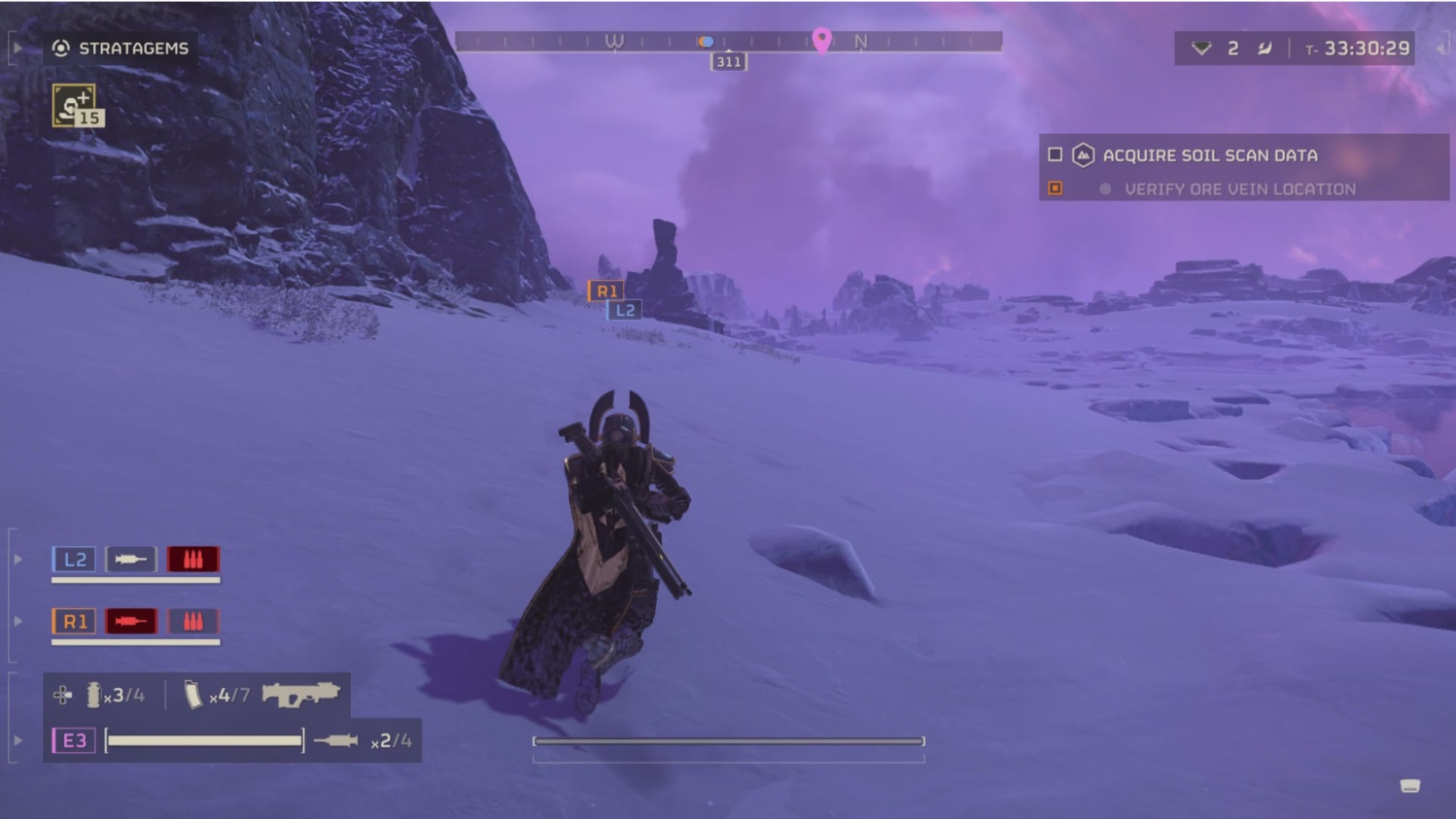Open the Stratagems menu label
The height and width of the screenshot is (819, 1456).
click(133, 47)
